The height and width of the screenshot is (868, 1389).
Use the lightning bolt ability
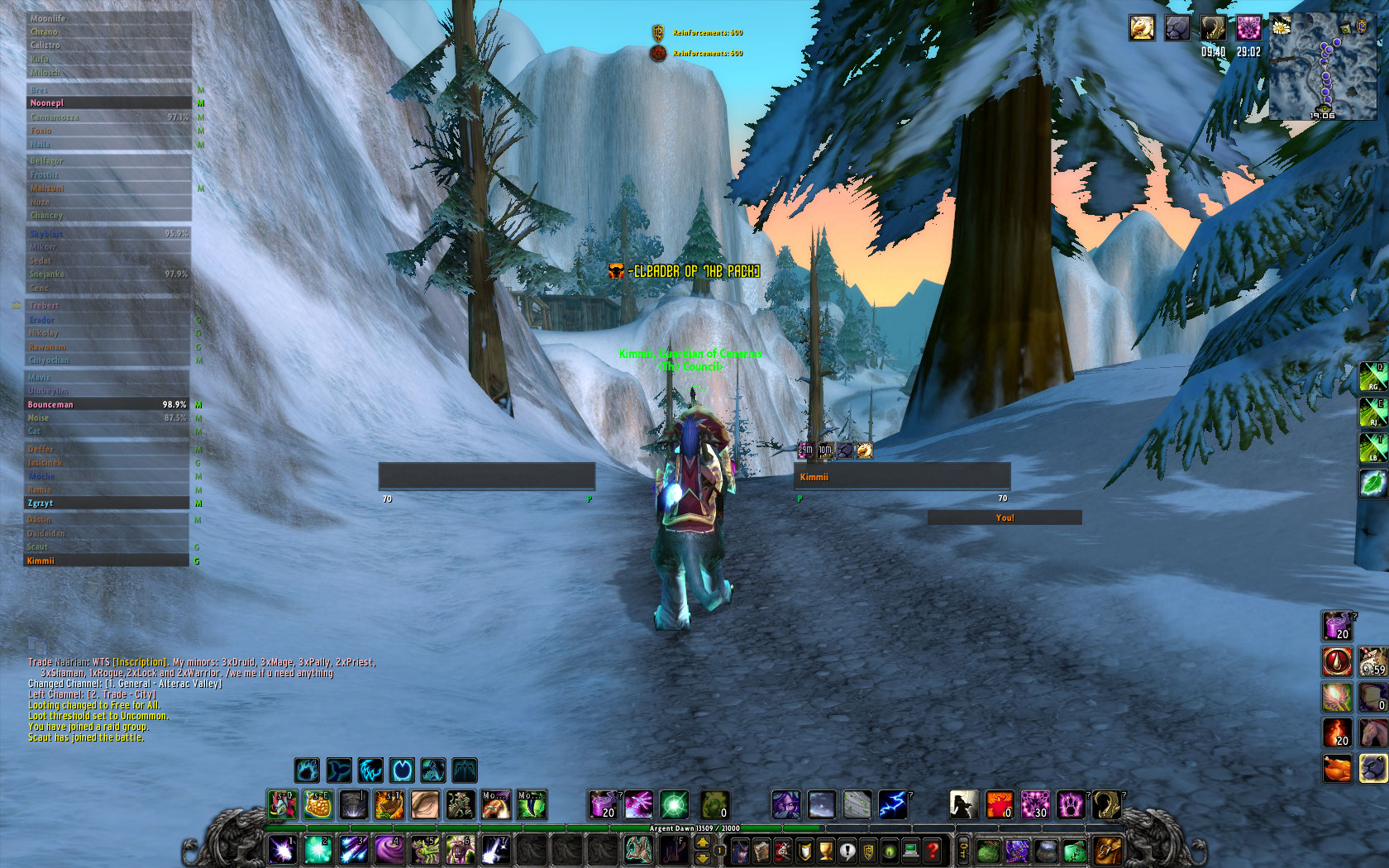coord(892,804)
